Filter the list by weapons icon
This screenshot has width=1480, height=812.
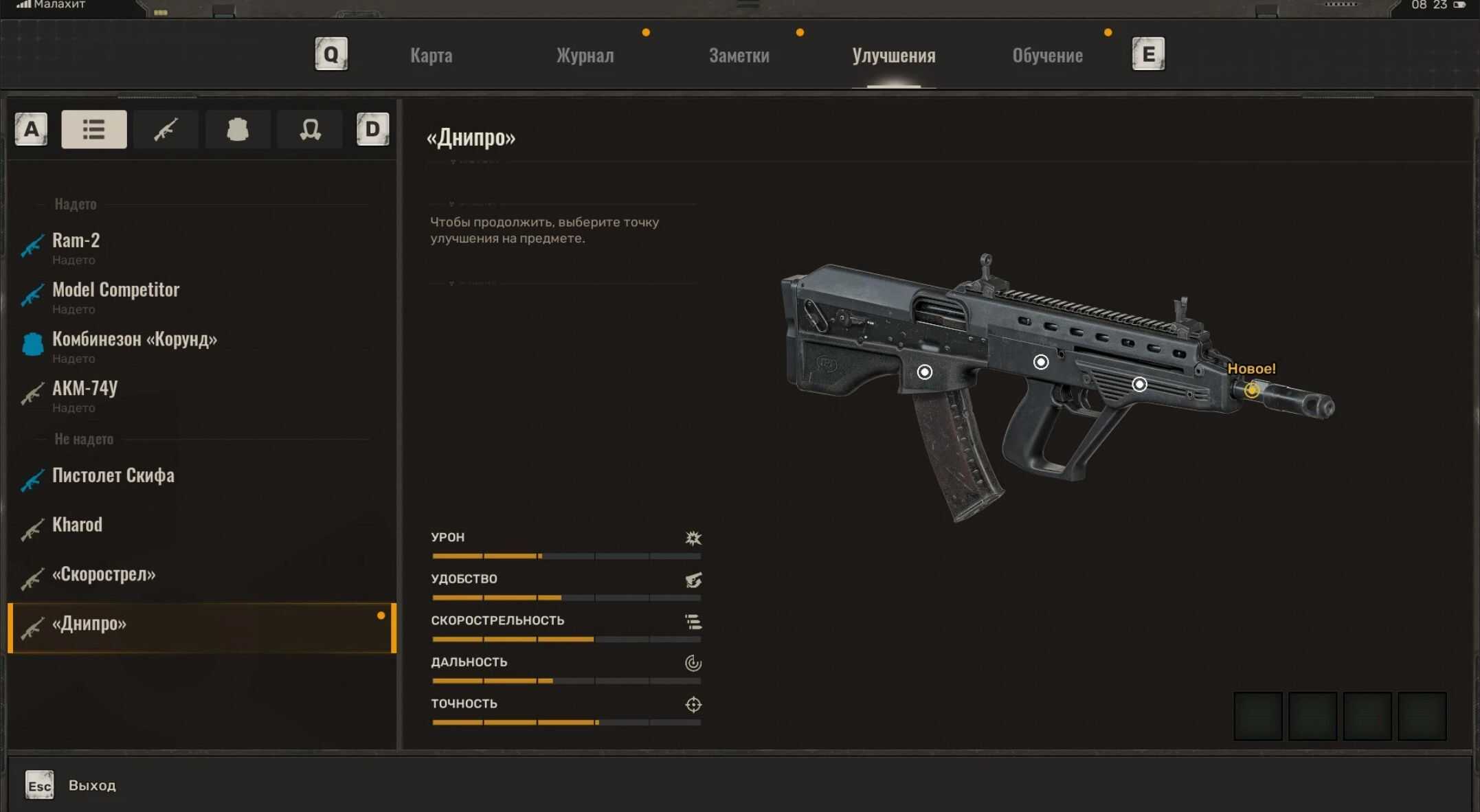[x=166, y=129]
